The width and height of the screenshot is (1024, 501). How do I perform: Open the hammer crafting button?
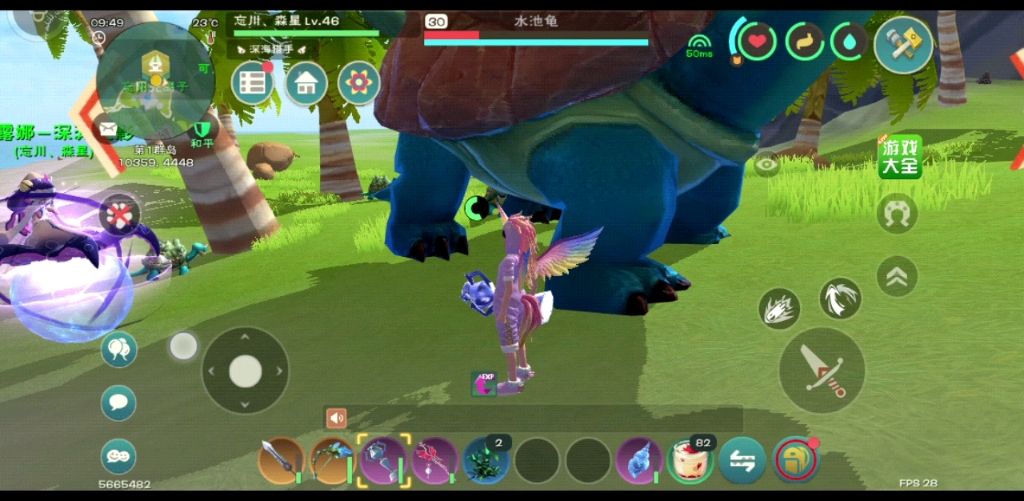click(x=903, y=44)
